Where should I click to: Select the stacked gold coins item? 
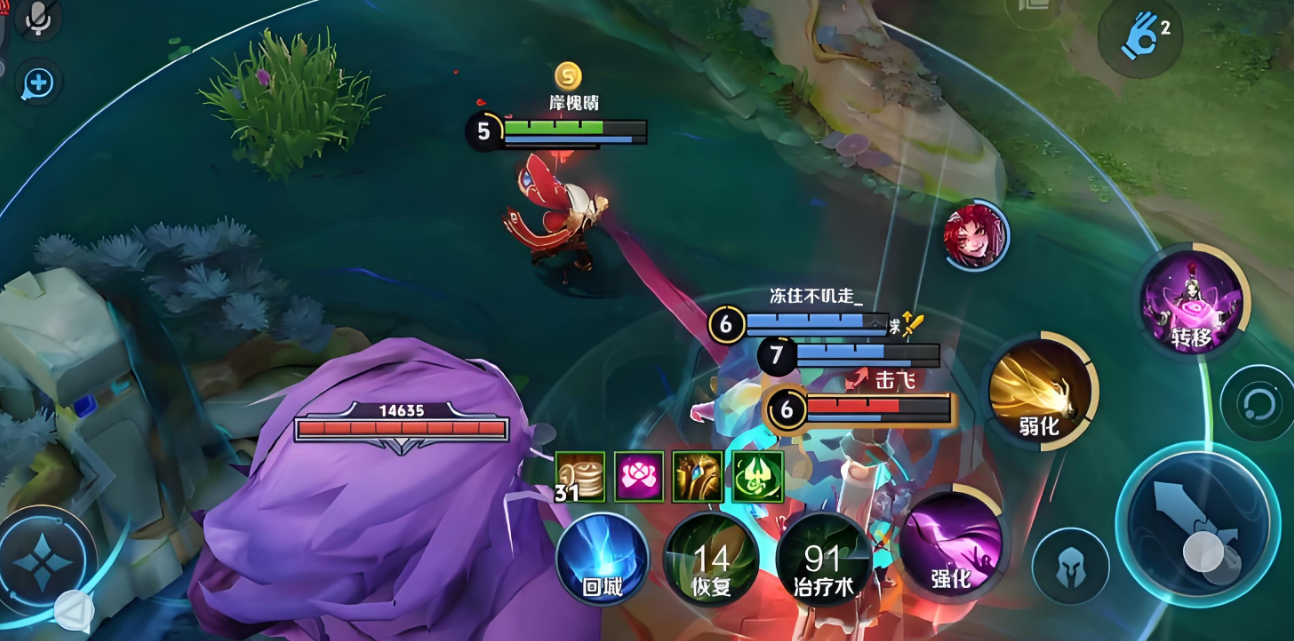click(581, 476)
